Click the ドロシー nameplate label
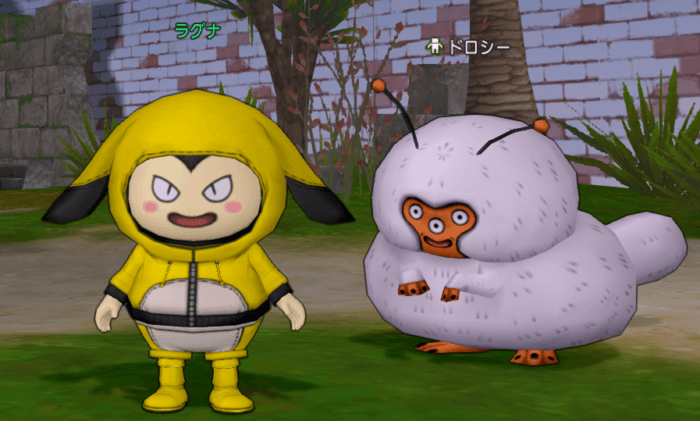The width and height of the screenshot is (700, 421). 477,47
